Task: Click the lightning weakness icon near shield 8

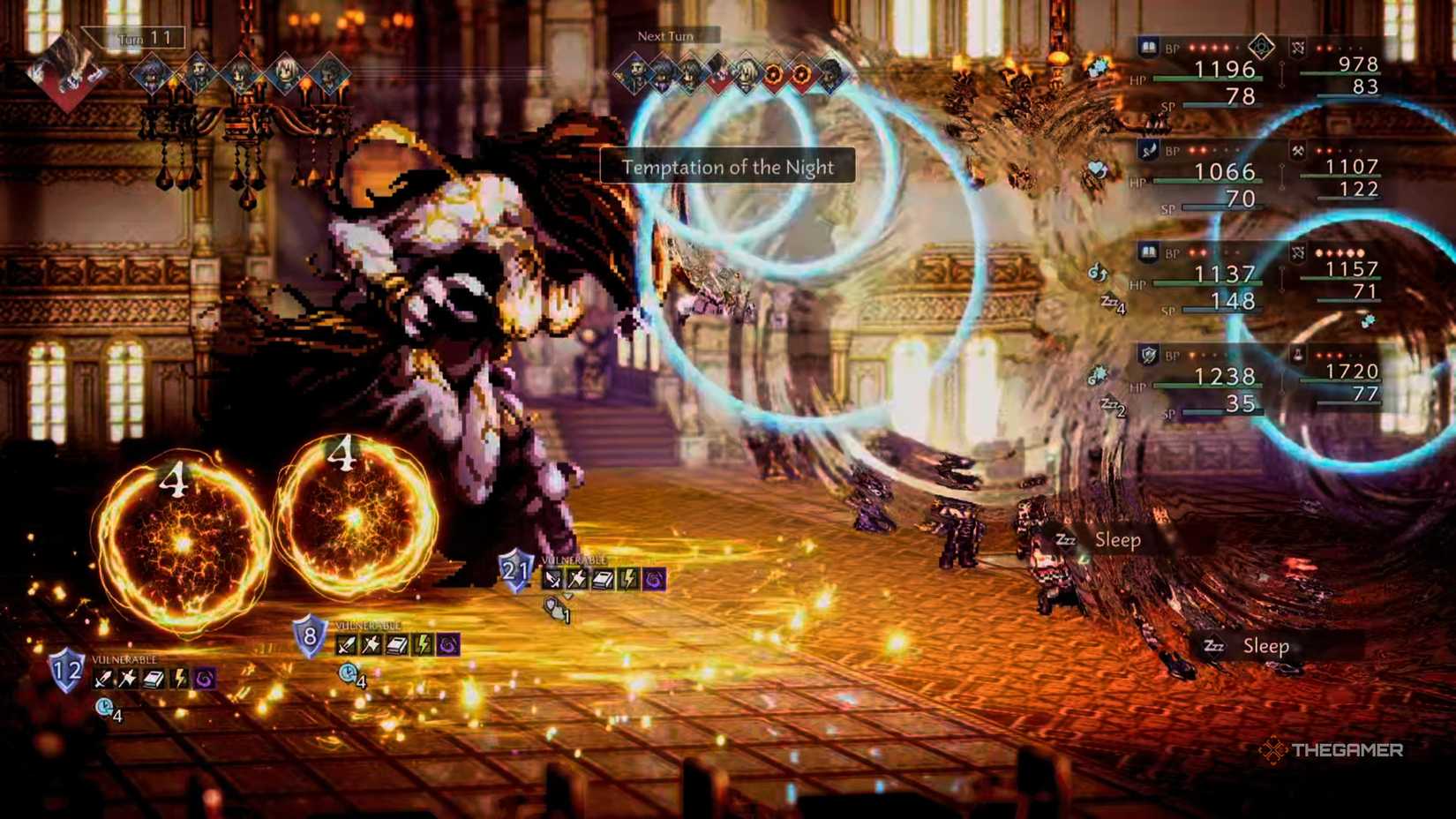Action: [423, 643]
